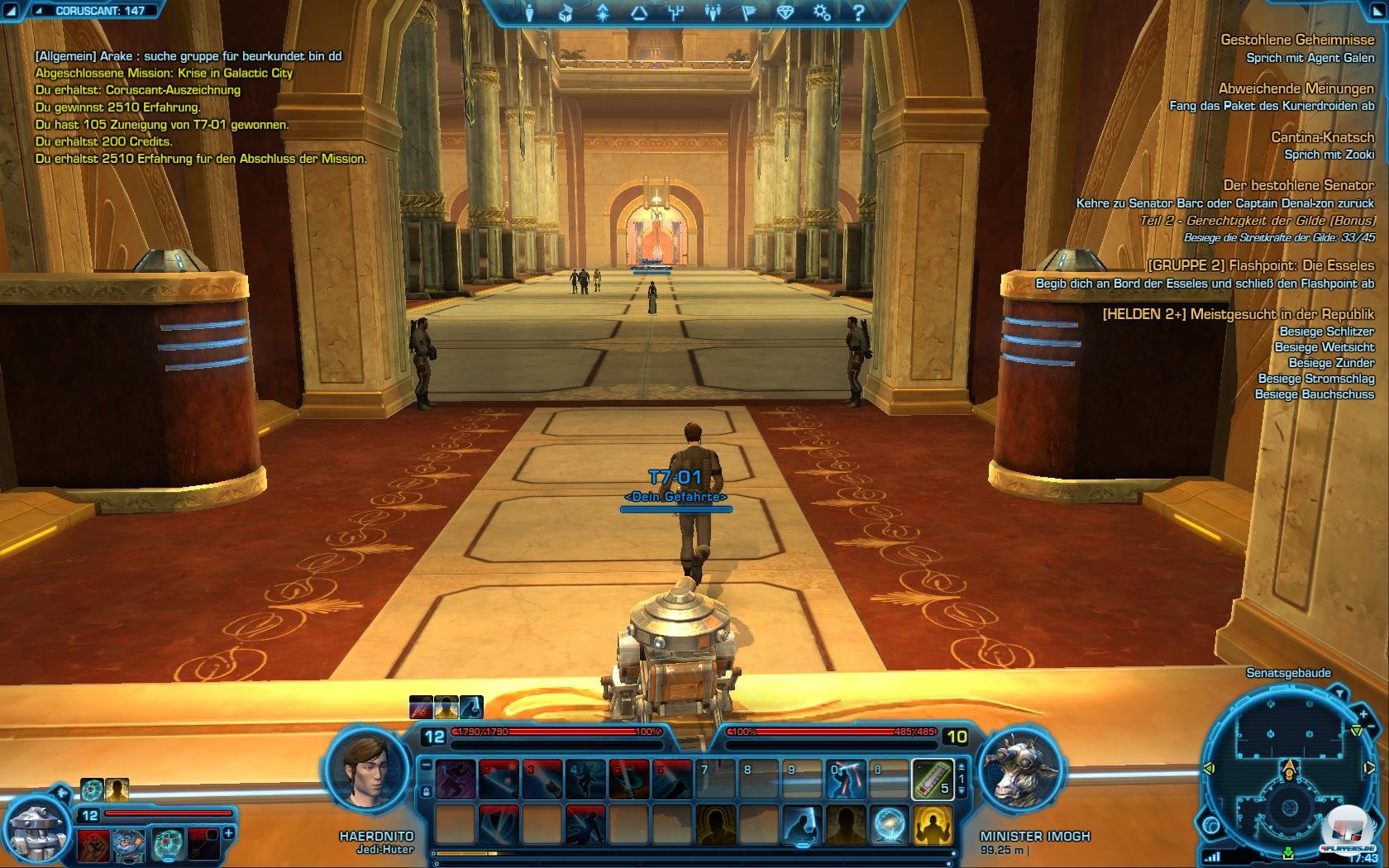The height and width of the screenshot is (868, 1389).
Task: Open the abilities window from the top bar
Action: [x=603, y=13]
